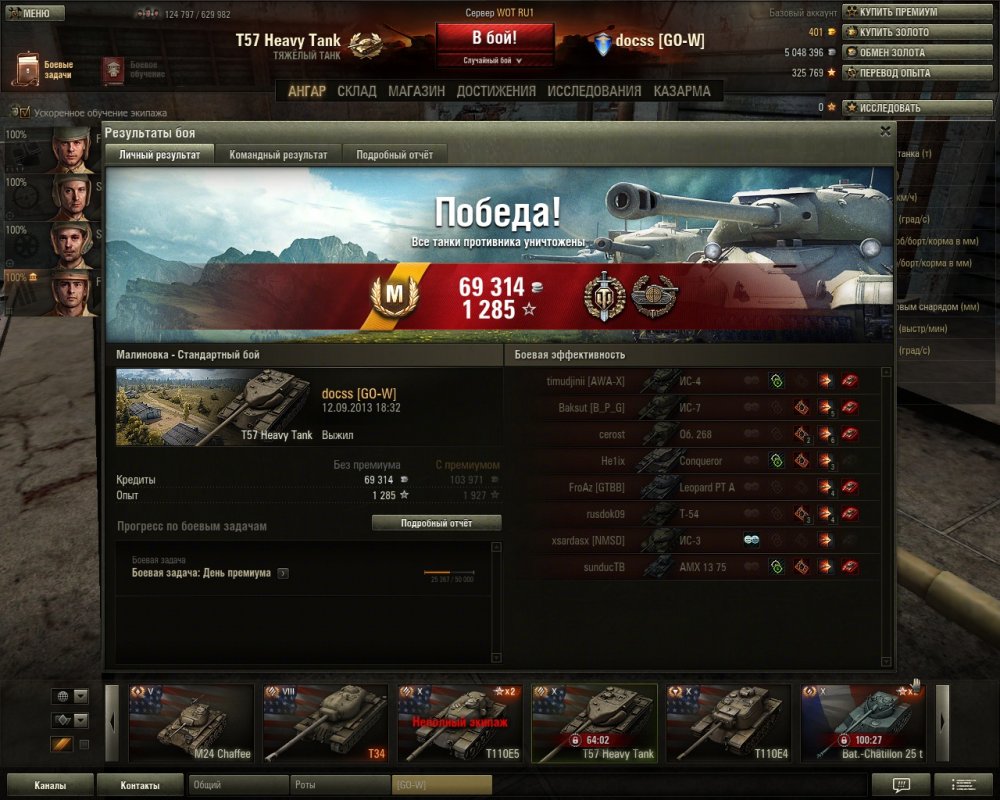1000x800 pixels.
Task: Toggle accelerated crew training checkbox
Action: coord(25,113)
